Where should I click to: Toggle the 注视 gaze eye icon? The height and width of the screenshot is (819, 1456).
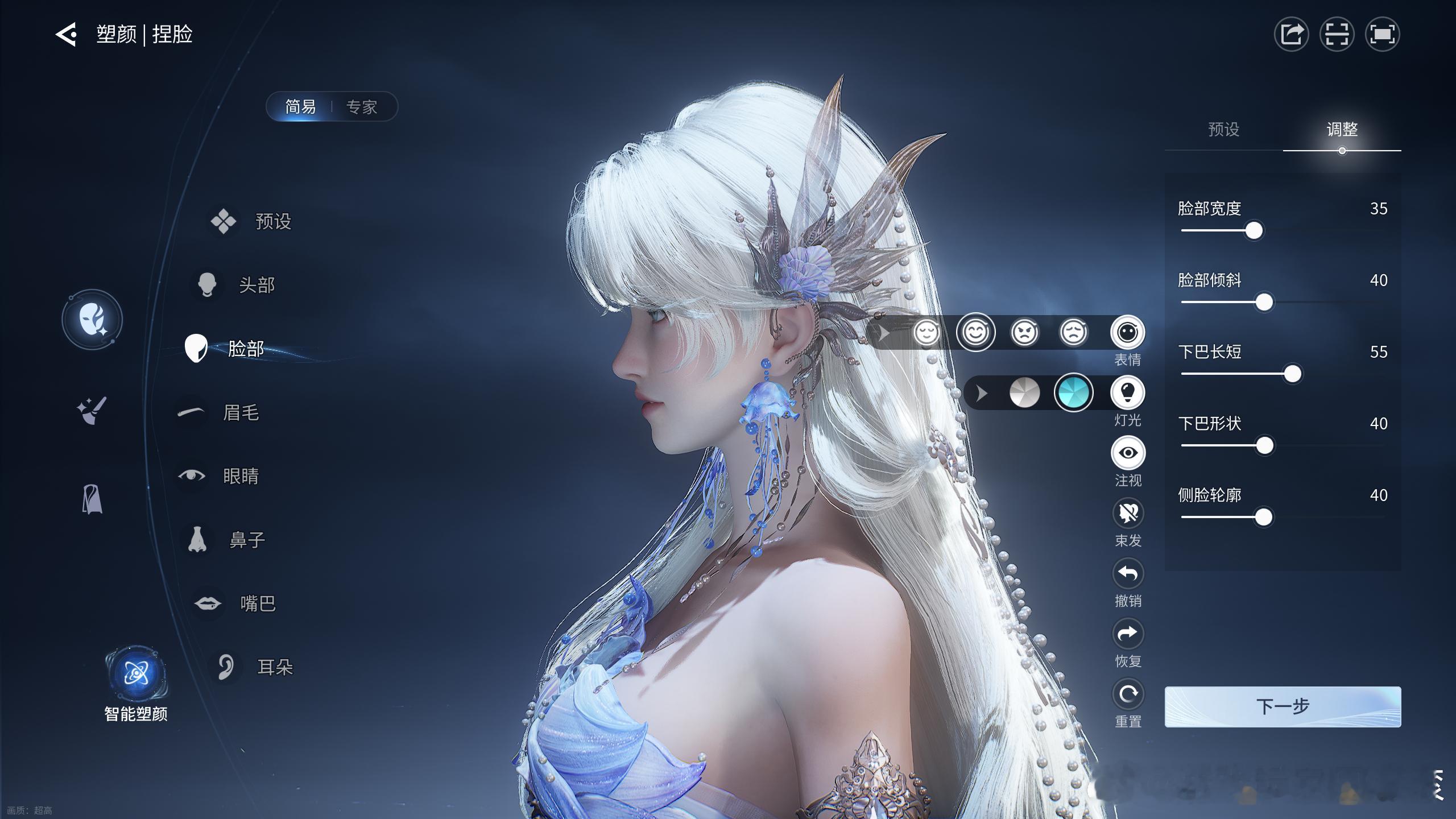1128,453
